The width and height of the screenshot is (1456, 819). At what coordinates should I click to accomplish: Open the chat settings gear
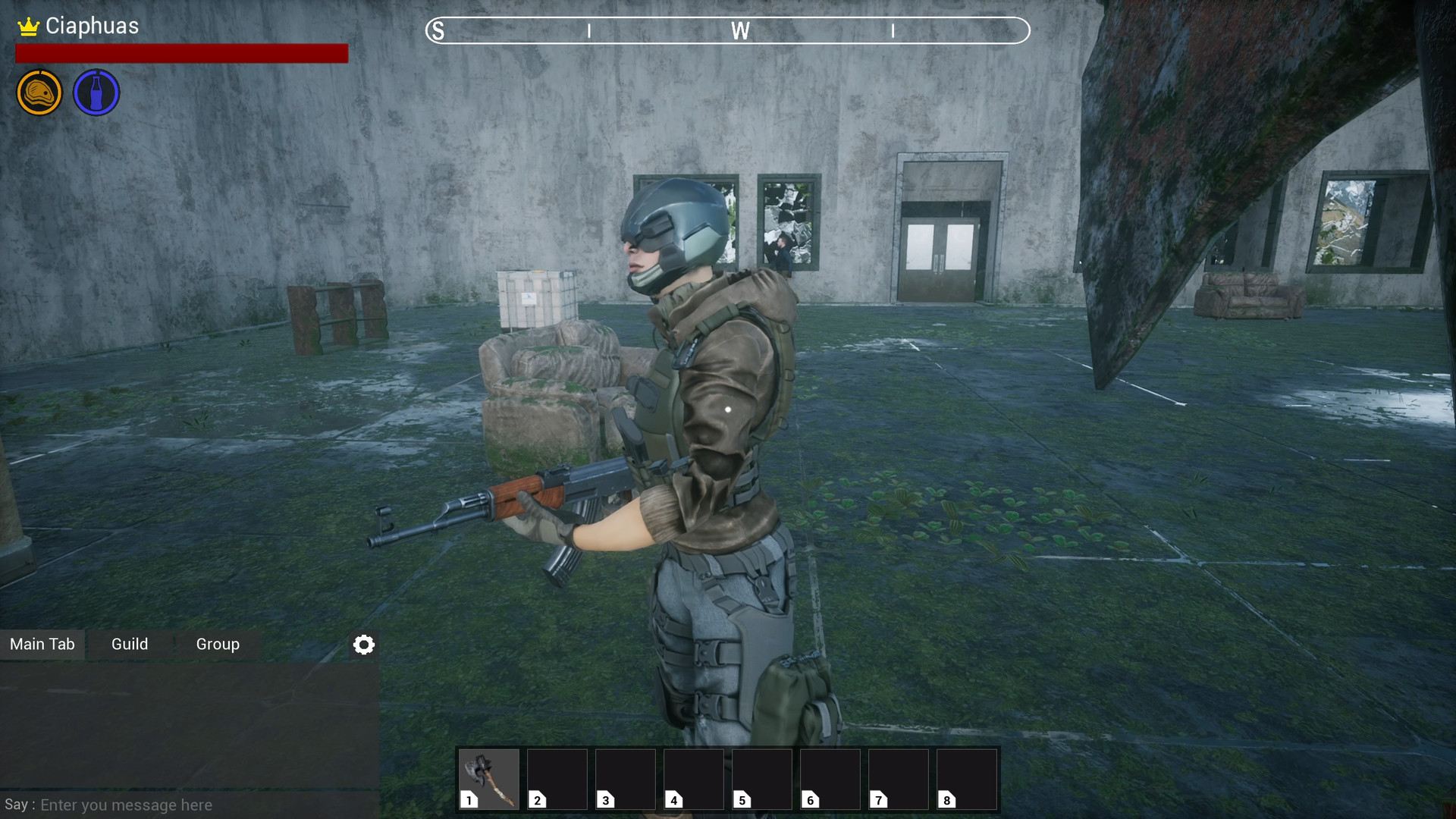tap(364, 645)
